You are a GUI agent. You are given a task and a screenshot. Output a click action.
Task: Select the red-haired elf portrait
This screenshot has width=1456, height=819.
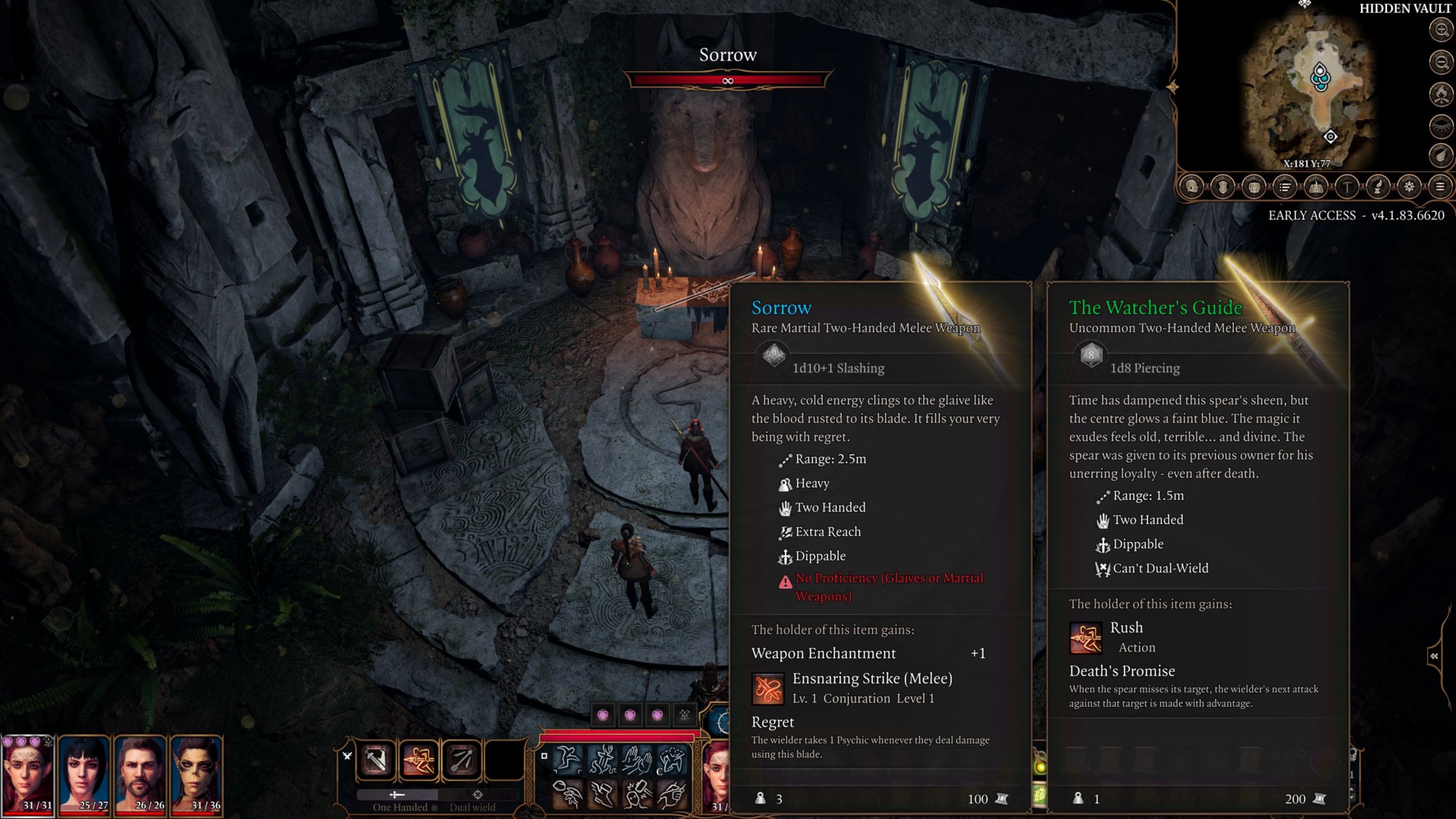click(x=29, y=773)
